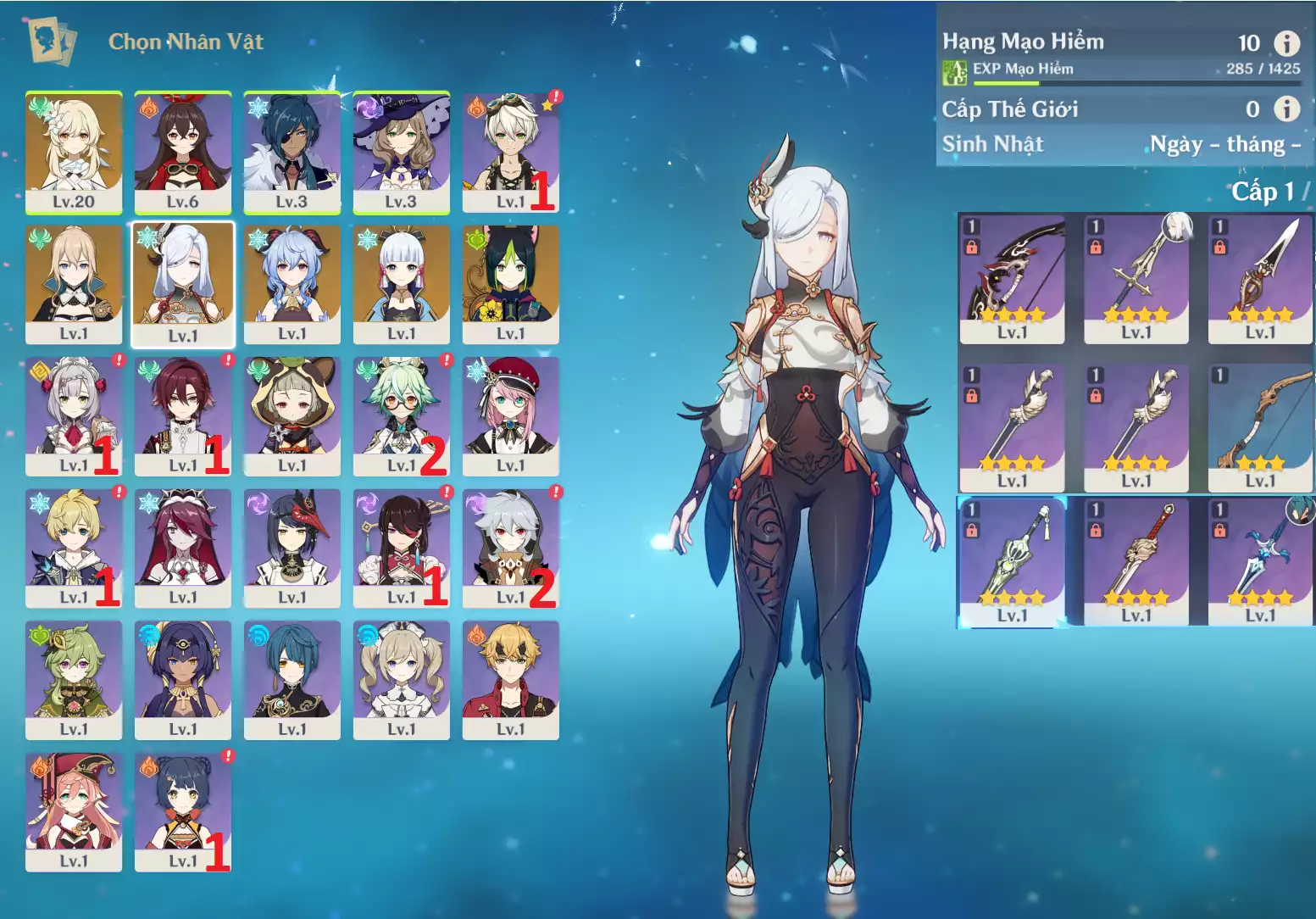Select the dark red four-star bow
Image resolution: width=1316 pixels, height=919 pixels.
click(x=1012, y=278)
